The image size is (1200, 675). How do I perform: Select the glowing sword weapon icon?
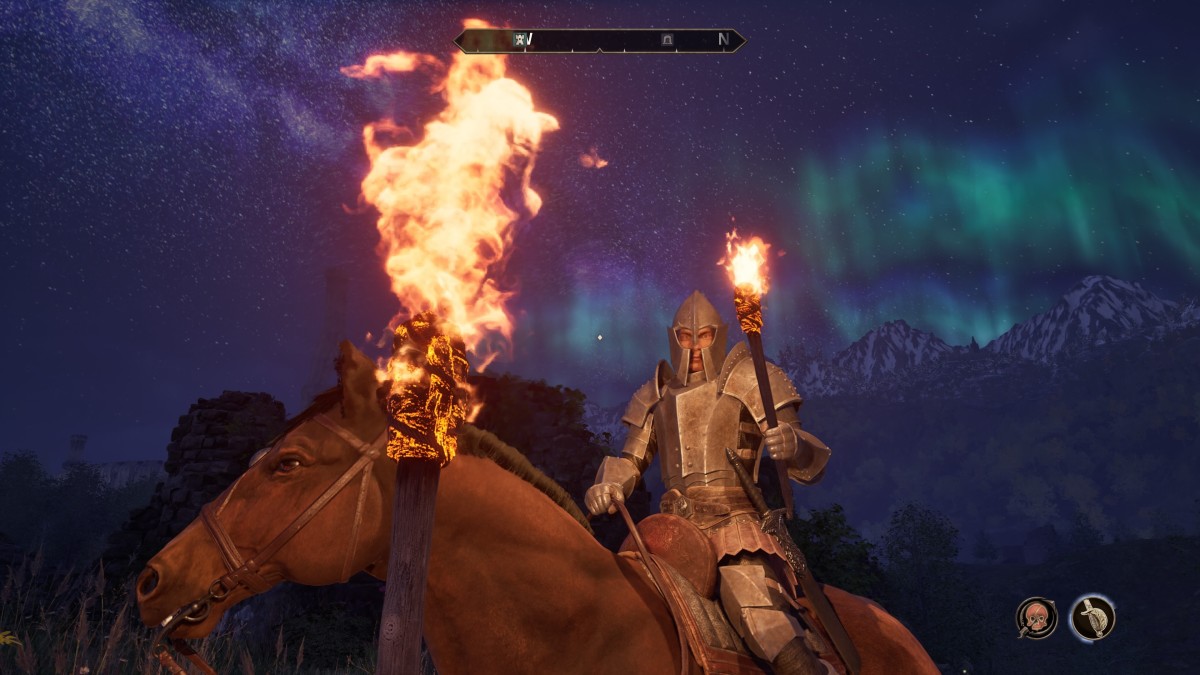point(1092,617)
